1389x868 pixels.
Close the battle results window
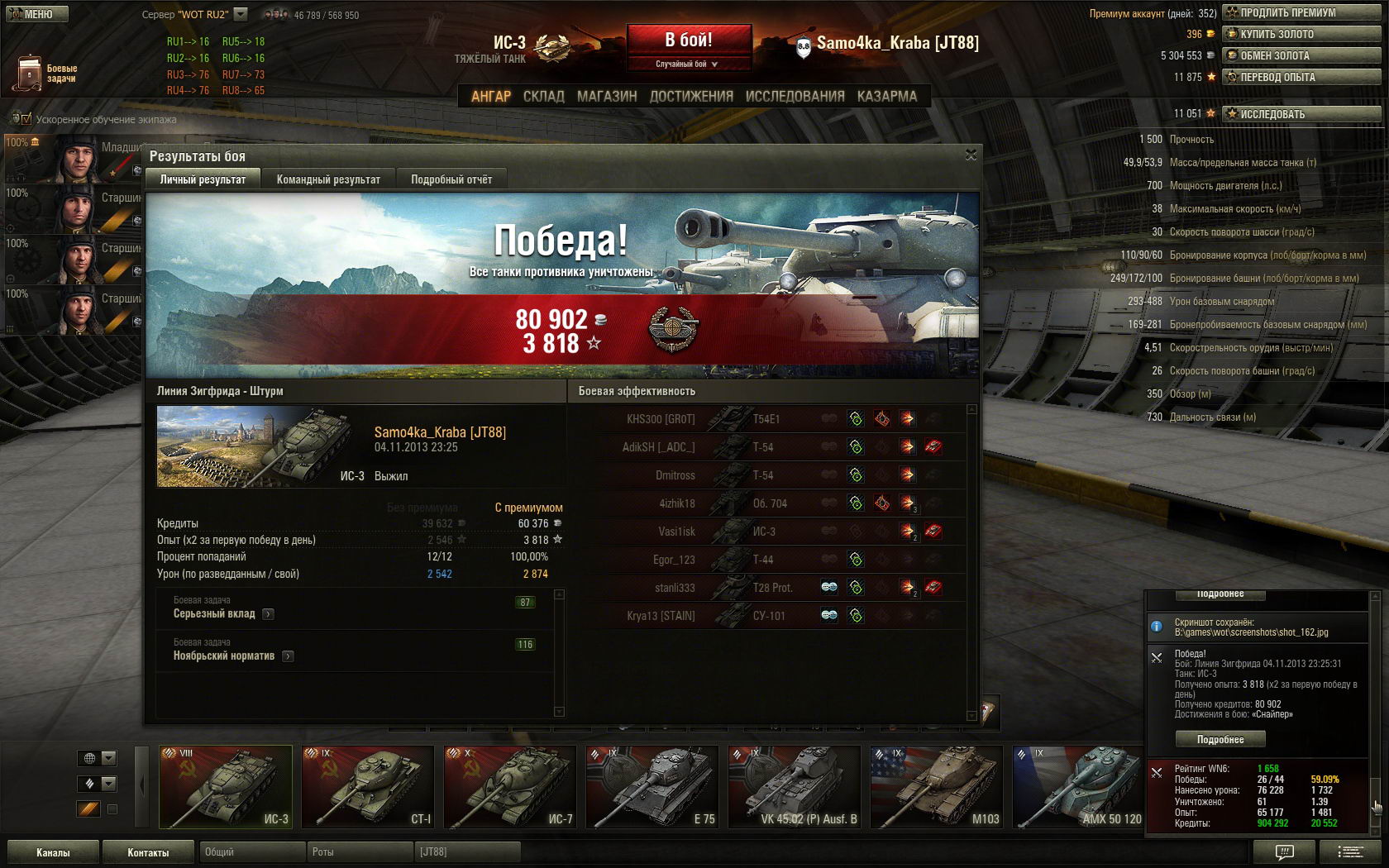click(971, 155)
